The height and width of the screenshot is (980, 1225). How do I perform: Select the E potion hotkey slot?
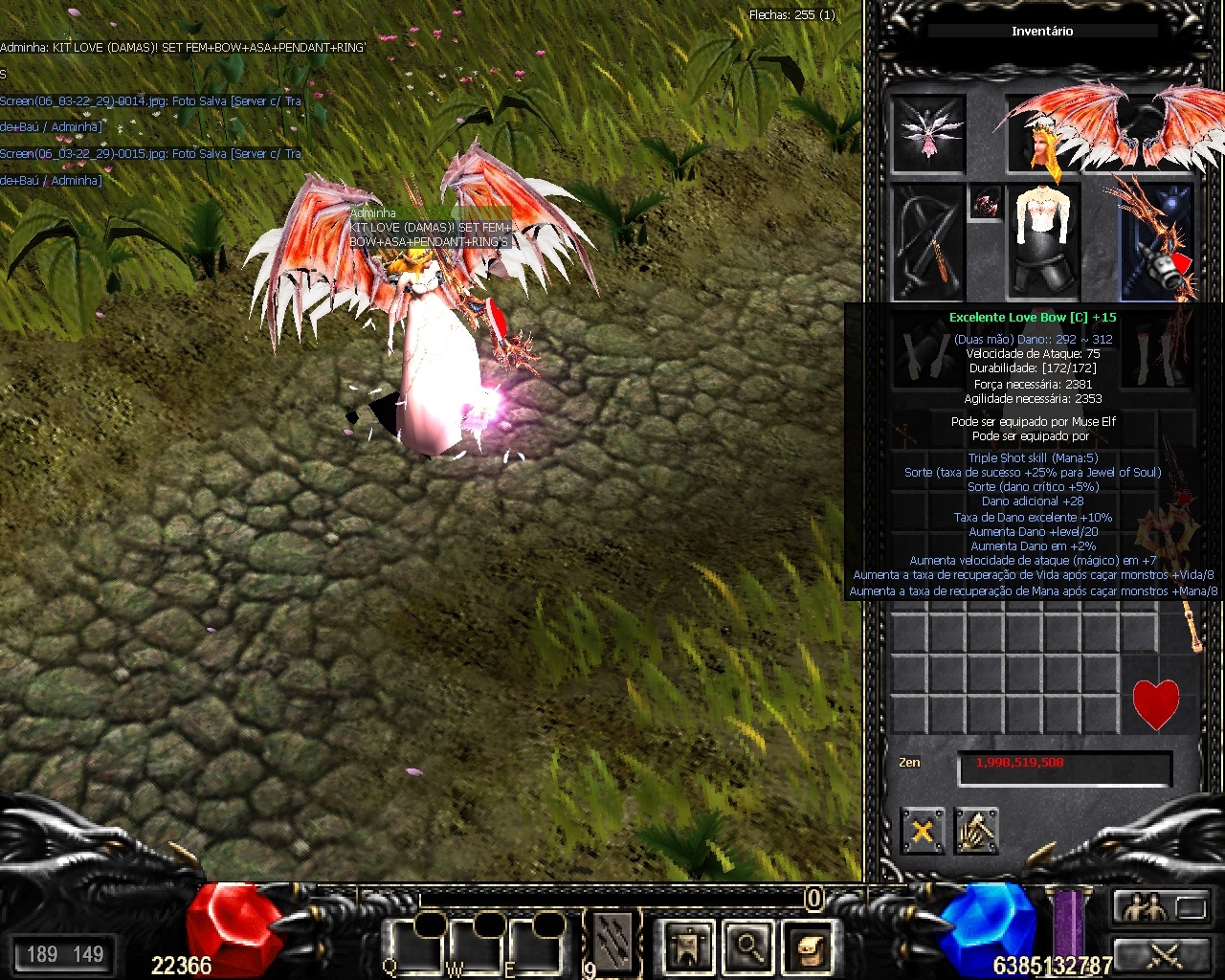coord(536,946)
